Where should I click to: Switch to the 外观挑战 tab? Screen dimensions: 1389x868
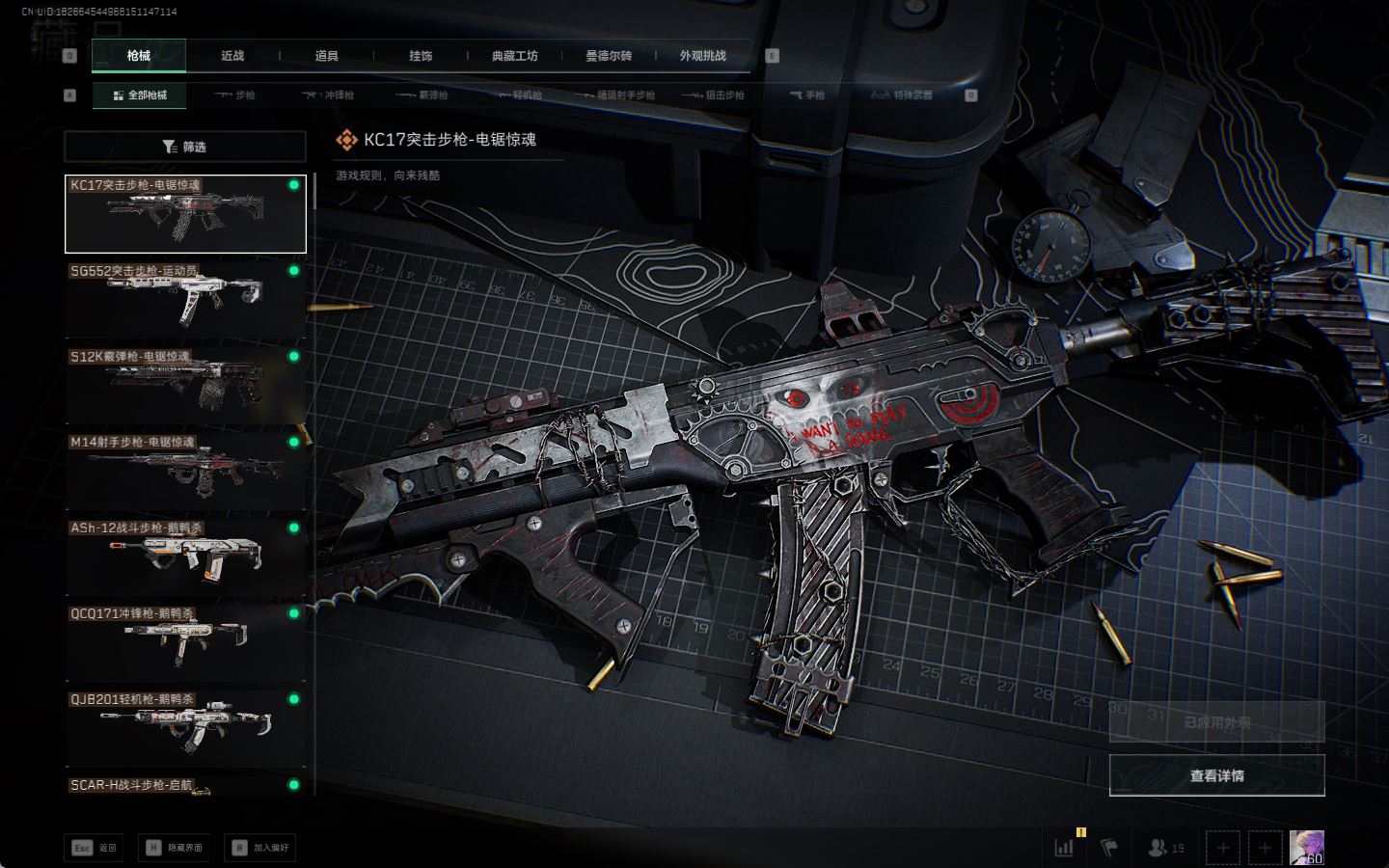(702, 56)
